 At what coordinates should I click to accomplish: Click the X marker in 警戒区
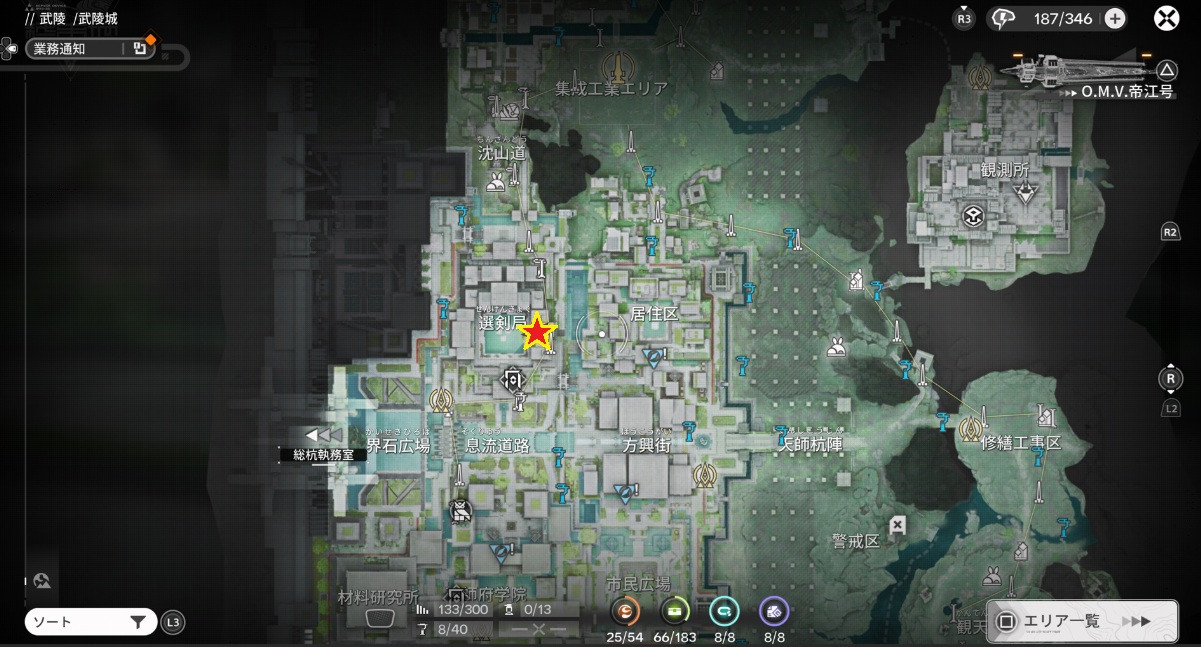(898, 524)
